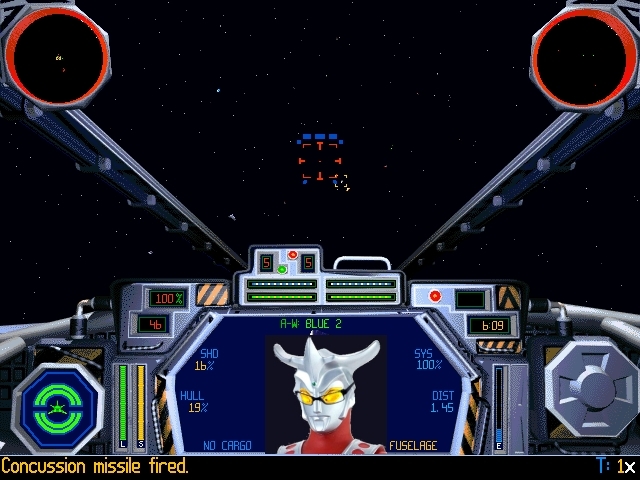Viewport: 640px width, 480px height.
Task: Click the red warning light beside the clock
Action: point(435,296)
